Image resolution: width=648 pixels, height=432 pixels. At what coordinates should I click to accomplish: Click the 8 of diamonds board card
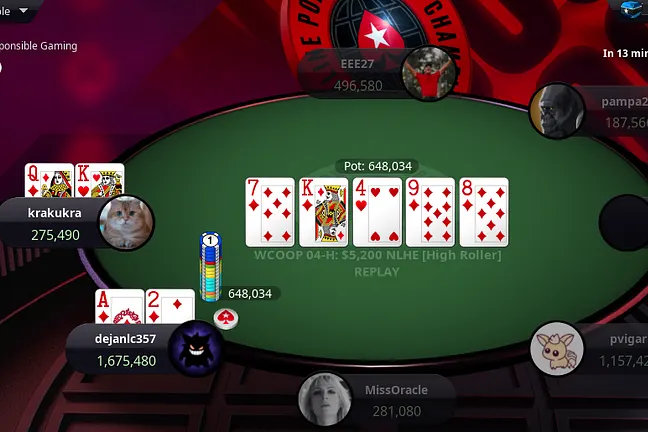(484, 212)
